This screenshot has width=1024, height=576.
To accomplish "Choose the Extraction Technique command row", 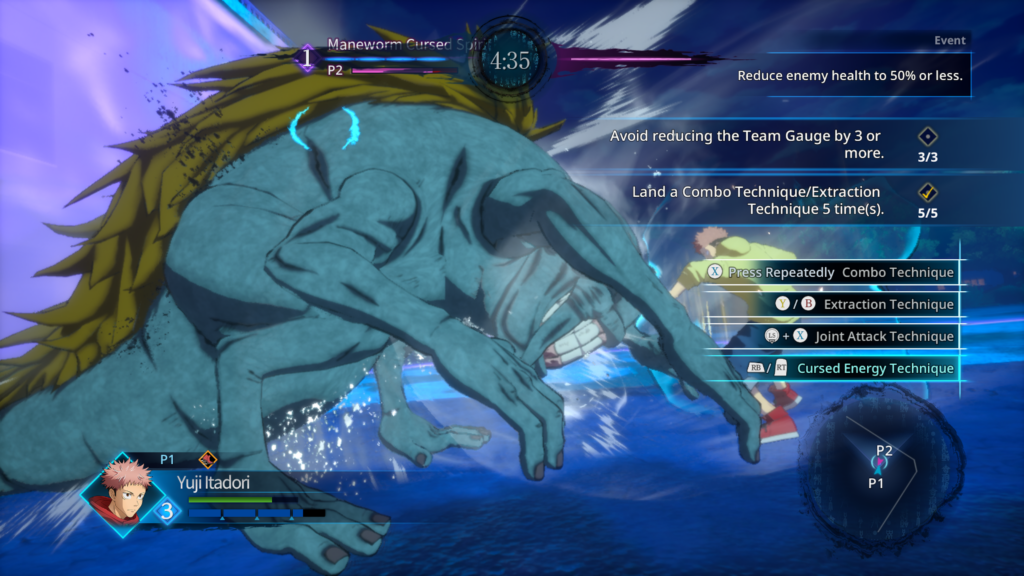I will tap(848, 304).
